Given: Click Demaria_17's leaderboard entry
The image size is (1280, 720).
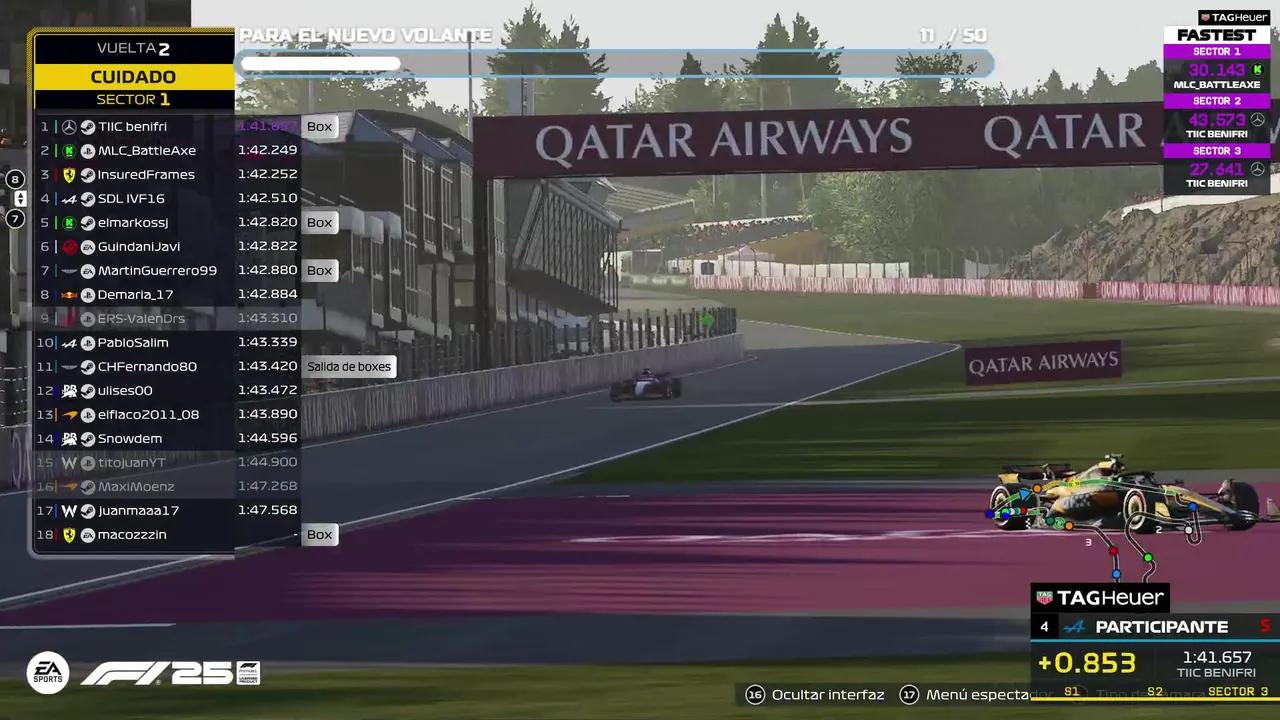Looking at the screenshot, I should click(x=135, y=295).
